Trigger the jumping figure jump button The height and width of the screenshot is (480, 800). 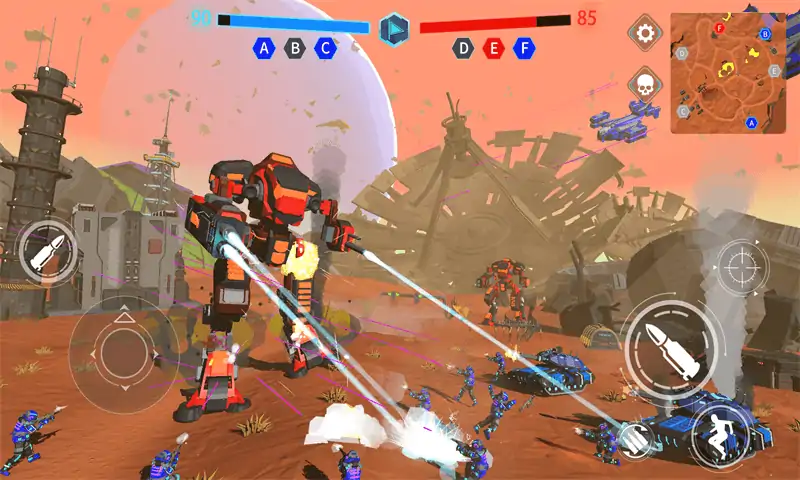pos(720,432)
